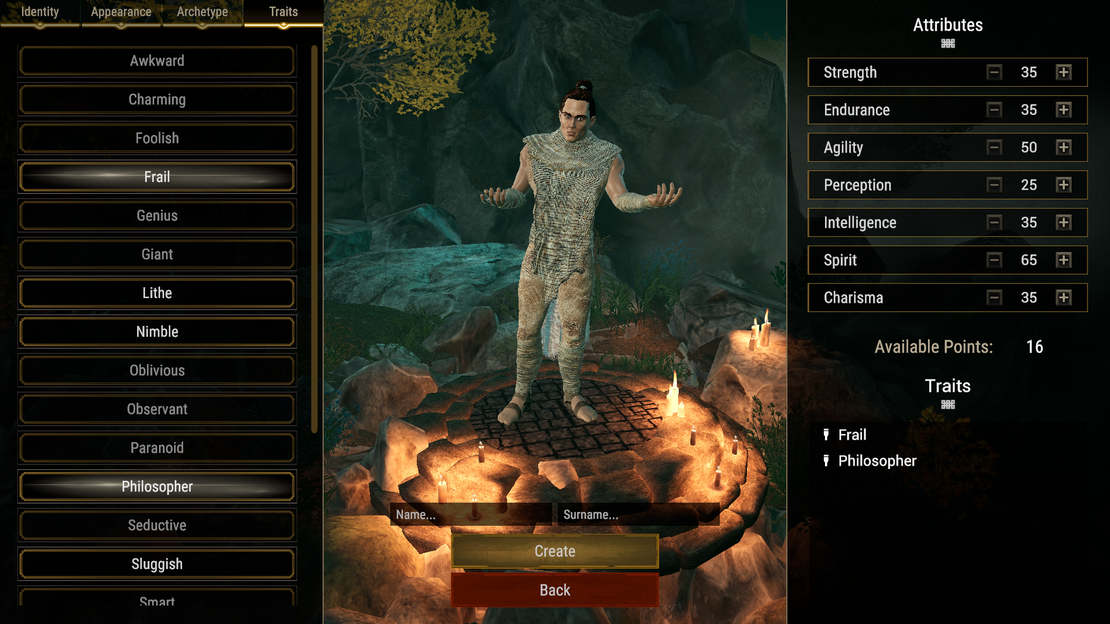Screen dimensions: 1110x624
Task: Choose the Awkward trait
Action: coord(157,61)
